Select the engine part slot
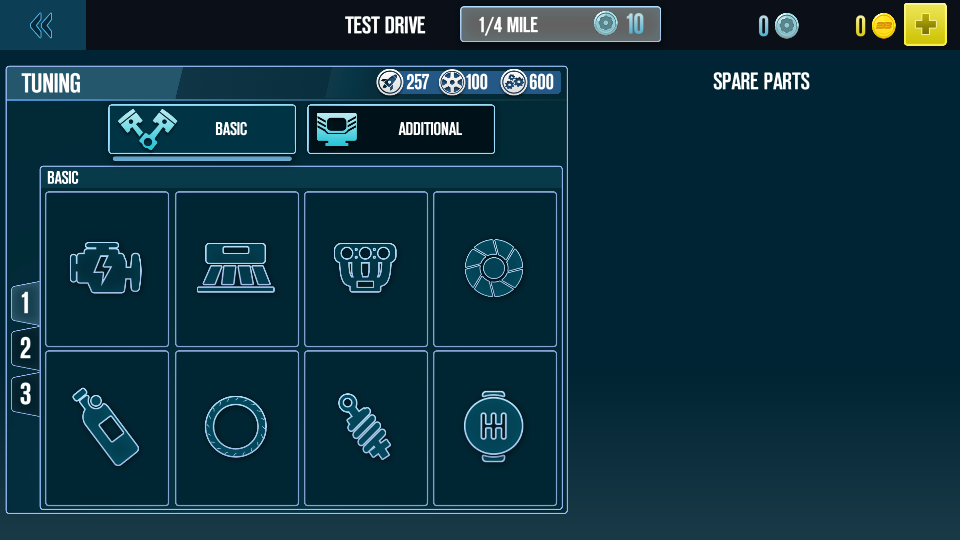The width and height of the screenshot is (960, 540). pos(107,269)
